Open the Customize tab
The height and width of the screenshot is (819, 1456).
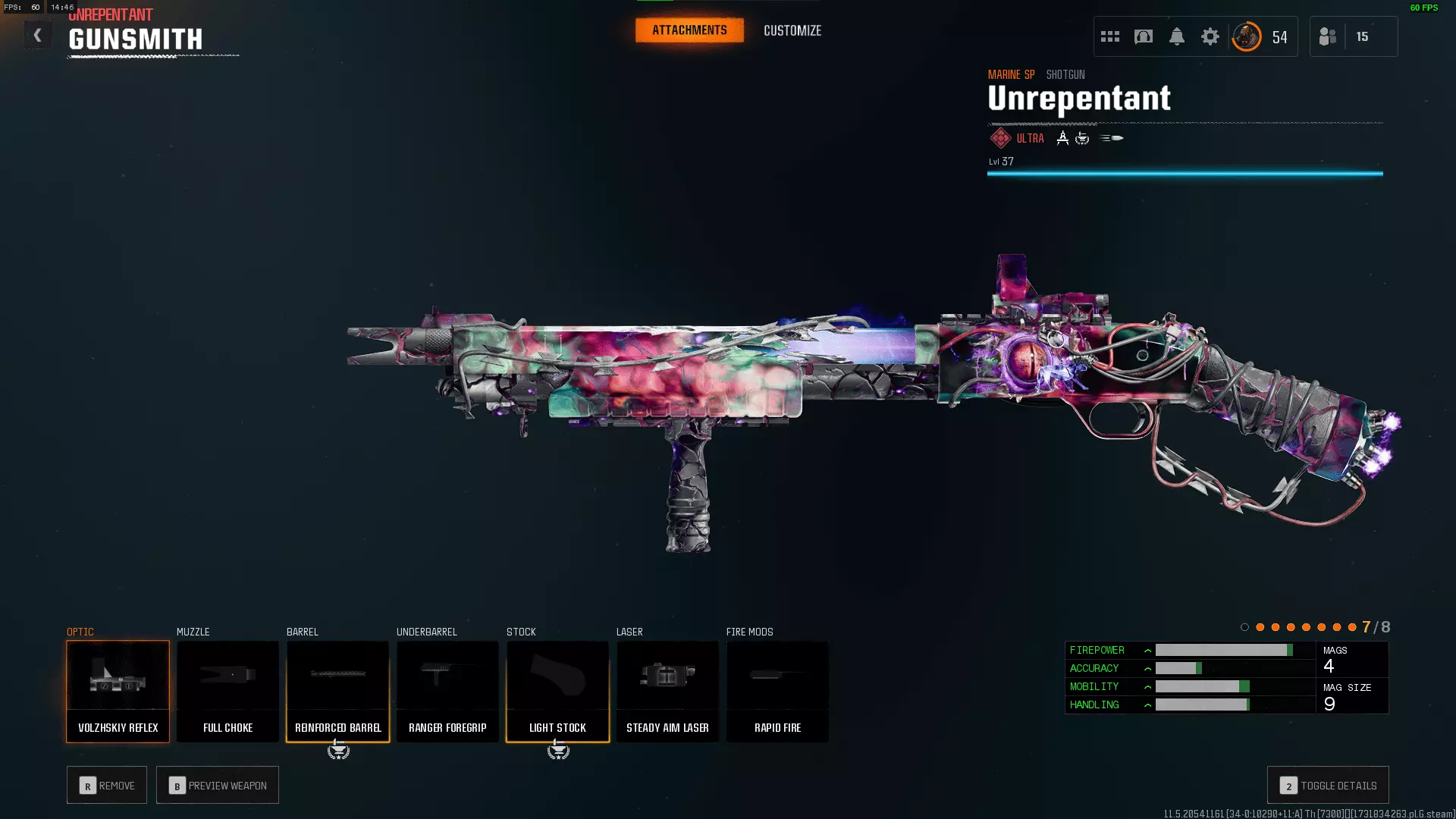pyautogui.click(x=792, y=30)
